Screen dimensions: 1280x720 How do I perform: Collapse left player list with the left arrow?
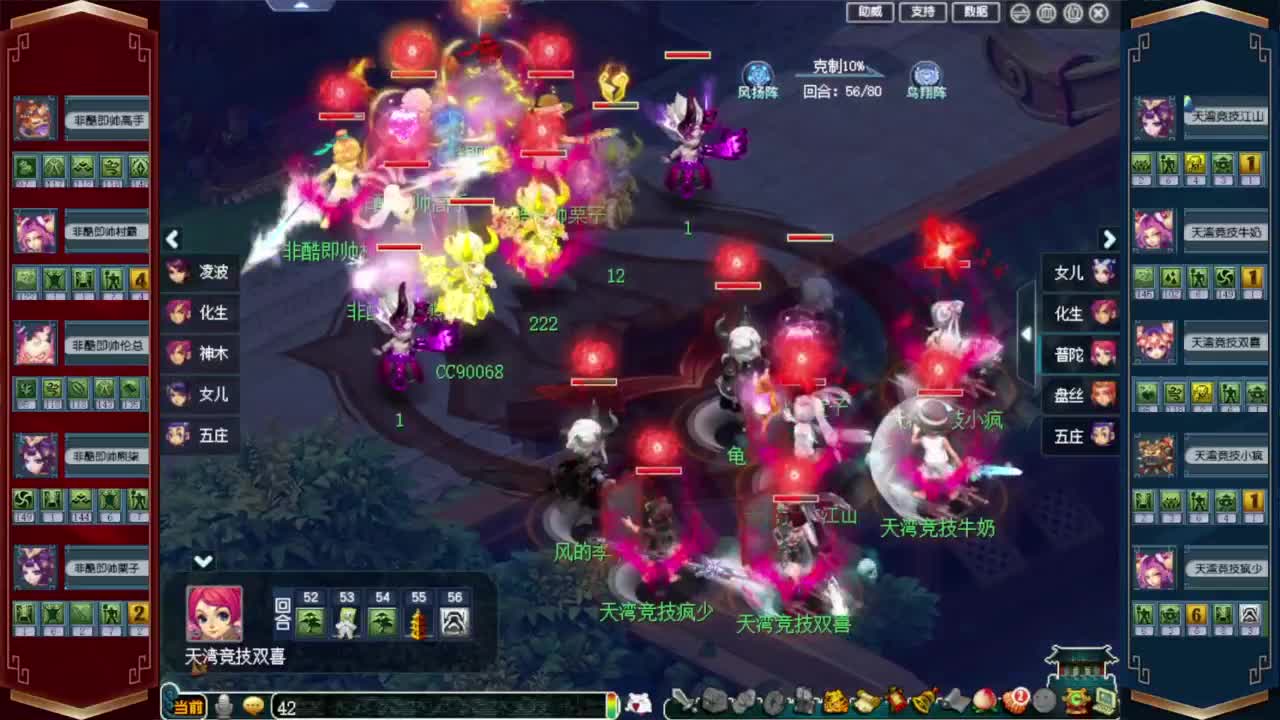(172, 240)
